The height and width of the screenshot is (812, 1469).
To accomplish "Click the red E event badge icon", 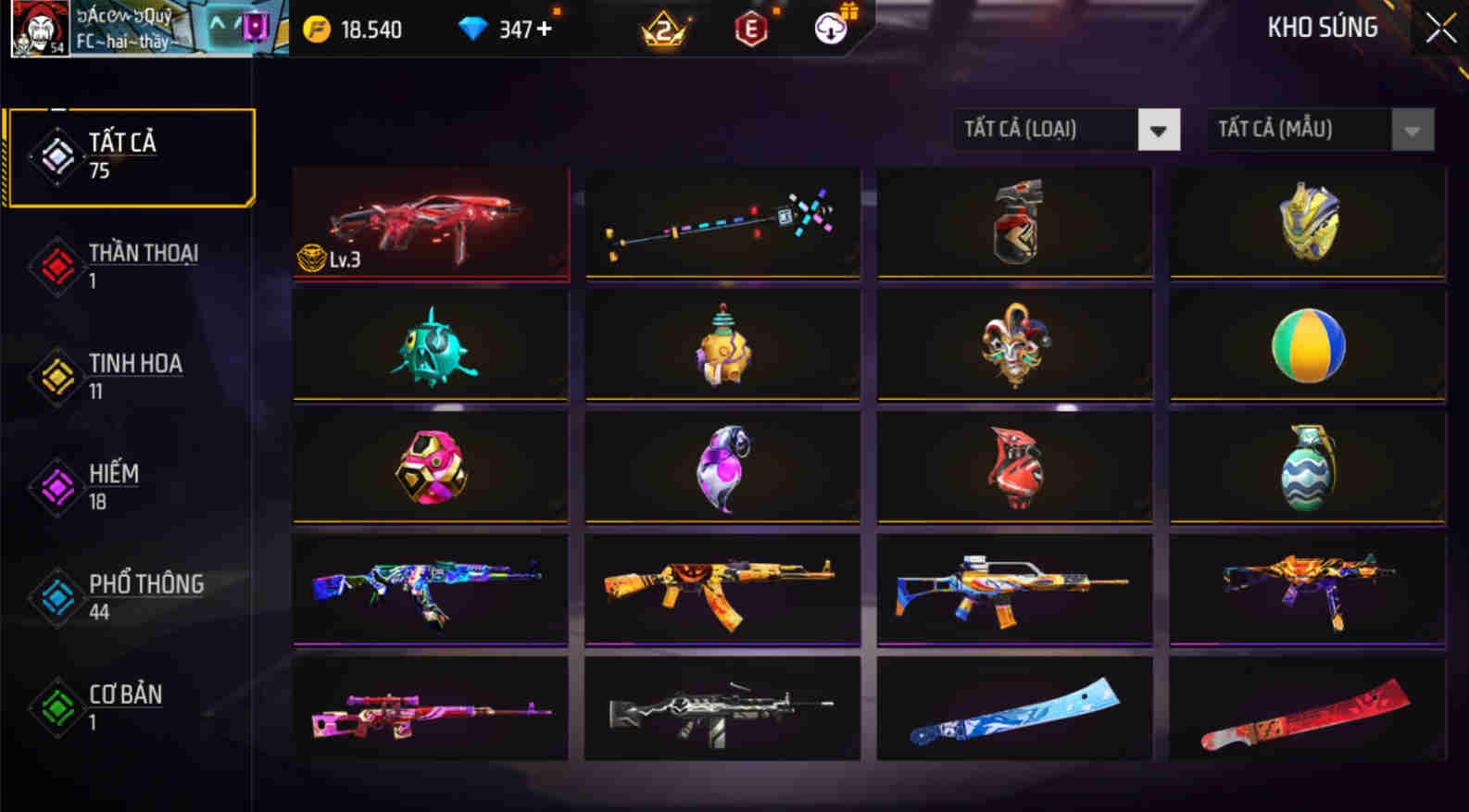I will (750, 29).
